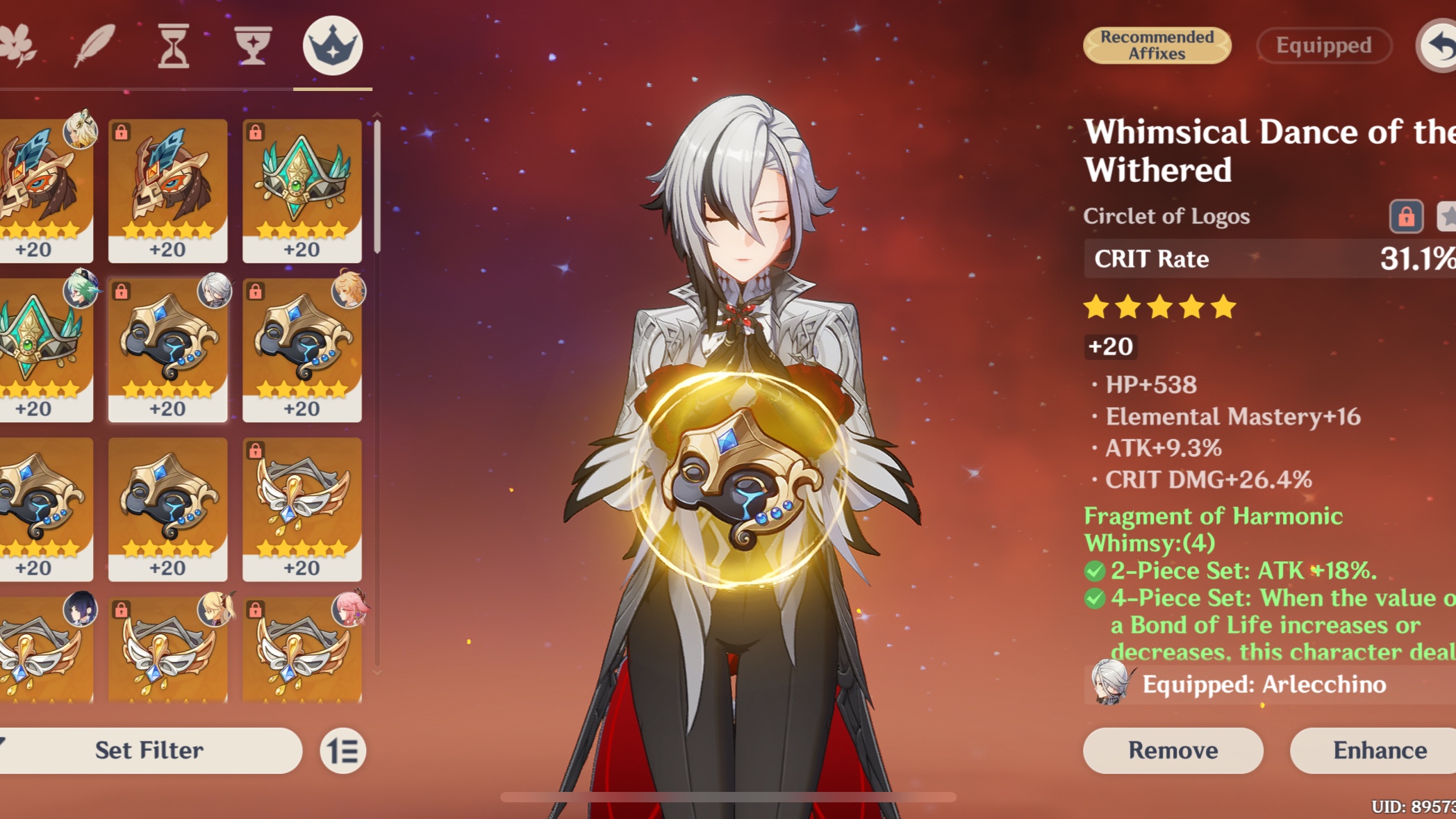Click Arlecchino's portrait next to Equipped text
1456x819 pixels.
click(x=1109, y=684)
